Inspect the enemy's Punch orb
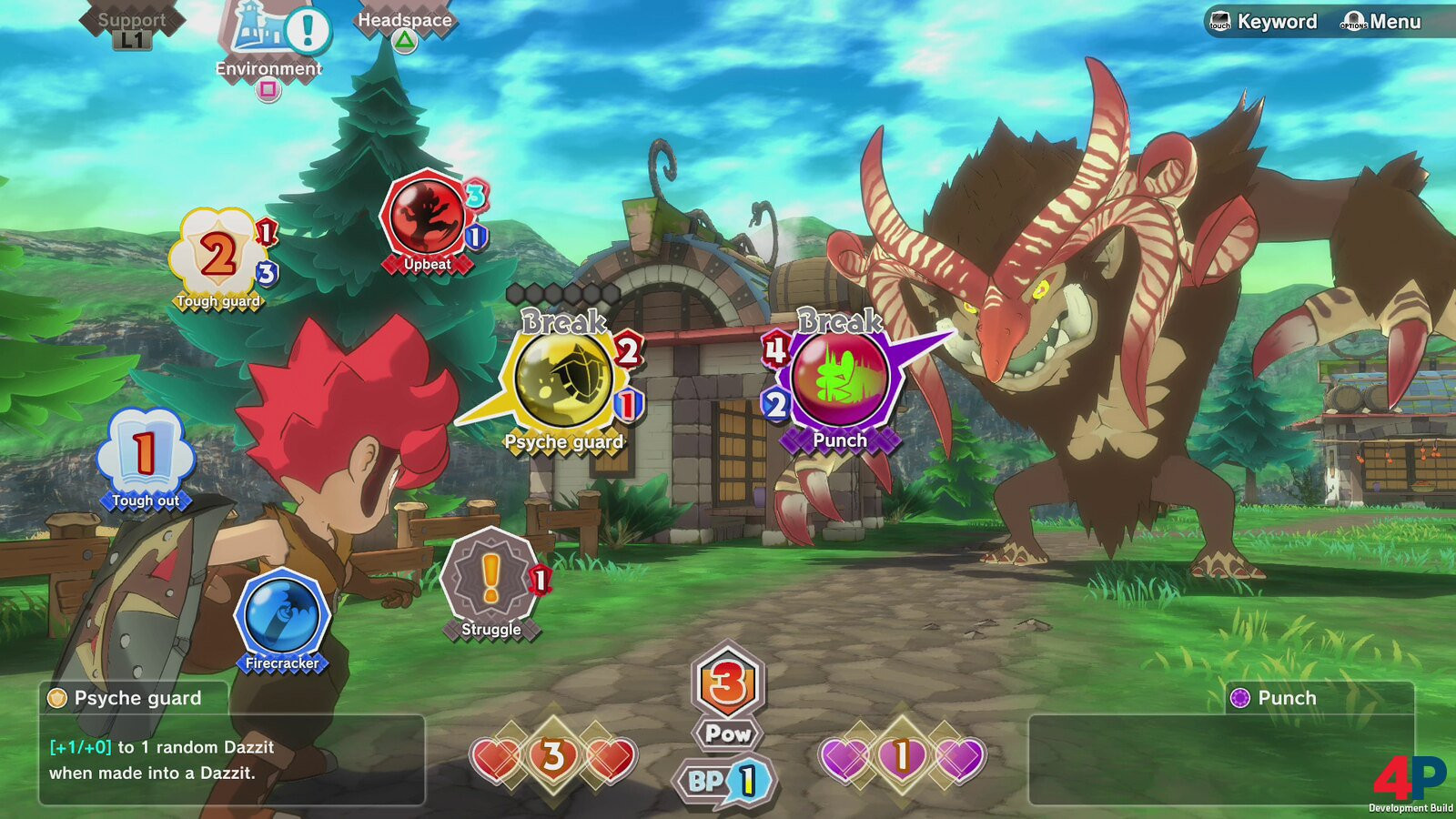 point(839,379)
